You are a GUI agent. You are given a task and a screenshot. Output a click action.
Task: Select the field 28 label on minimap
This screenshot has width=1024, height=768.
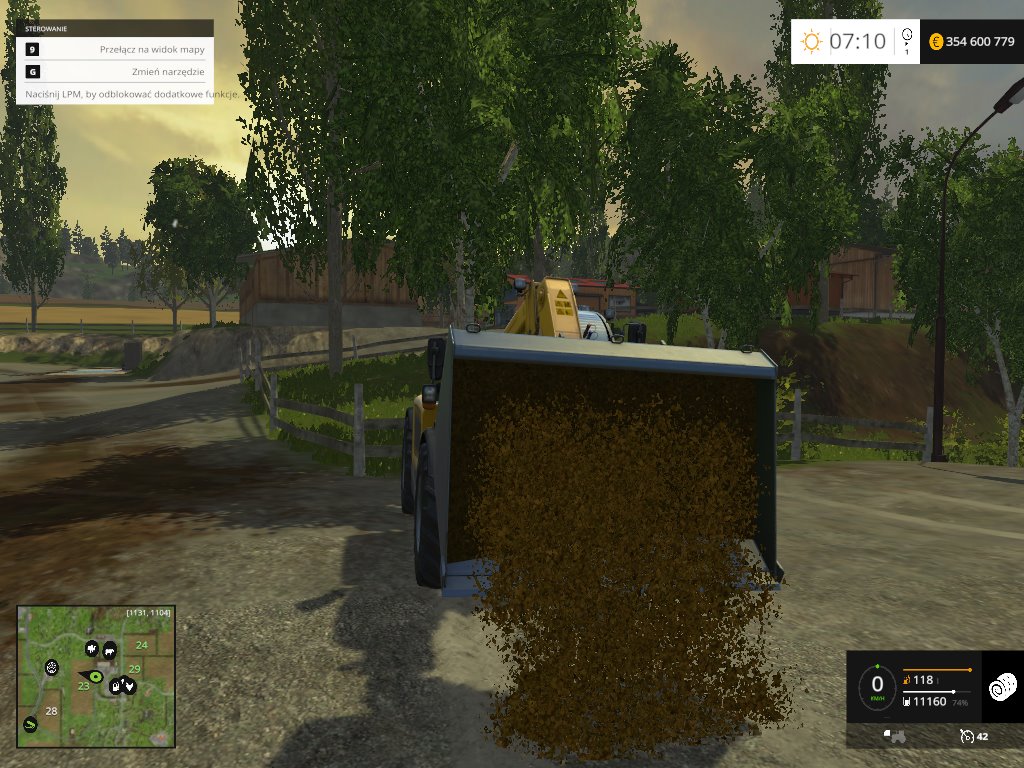click(x=50, y=711)
